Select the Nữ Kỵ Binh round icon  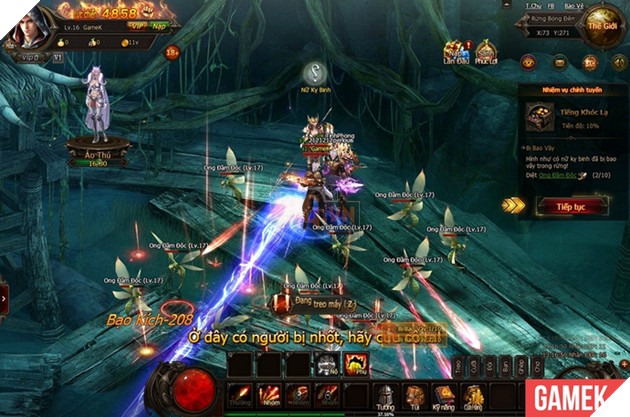click(x=316, y=72)
